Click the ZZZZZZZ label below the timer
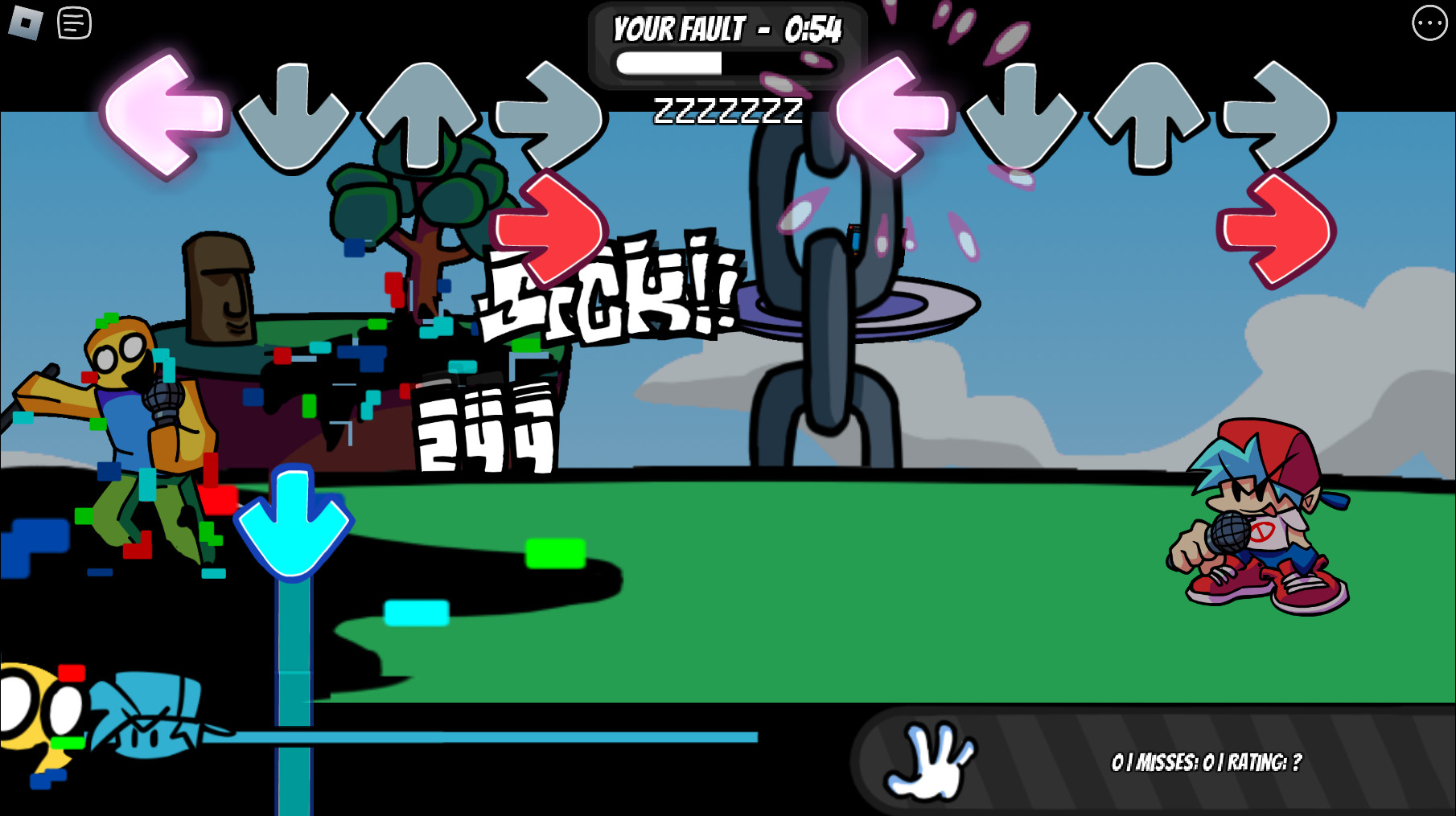The height and width of the screenshot is (816, 1456). (729, 112)
